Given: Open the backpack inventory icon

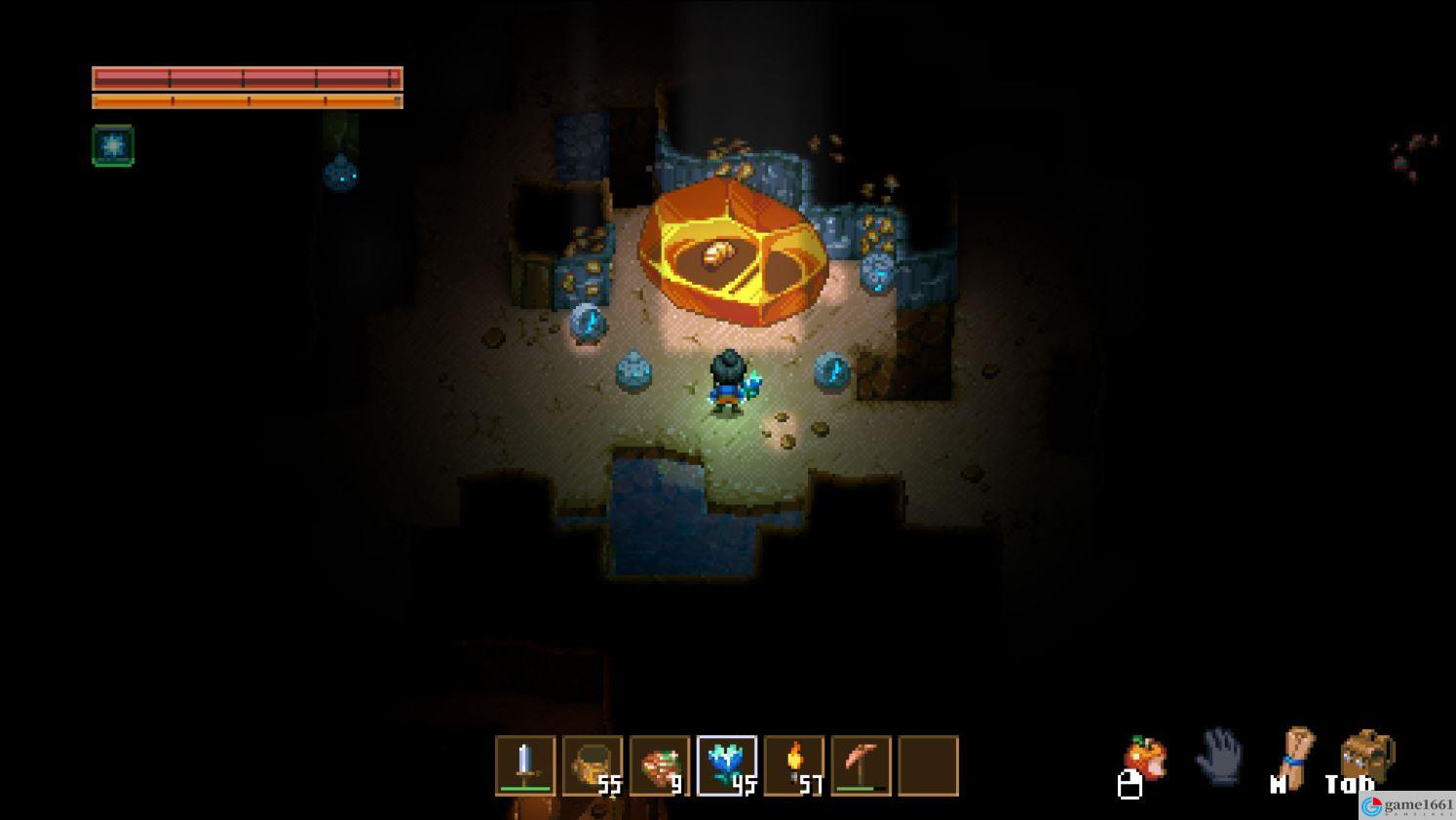Looking at the screenshot, I should [x=1366, y=758].
